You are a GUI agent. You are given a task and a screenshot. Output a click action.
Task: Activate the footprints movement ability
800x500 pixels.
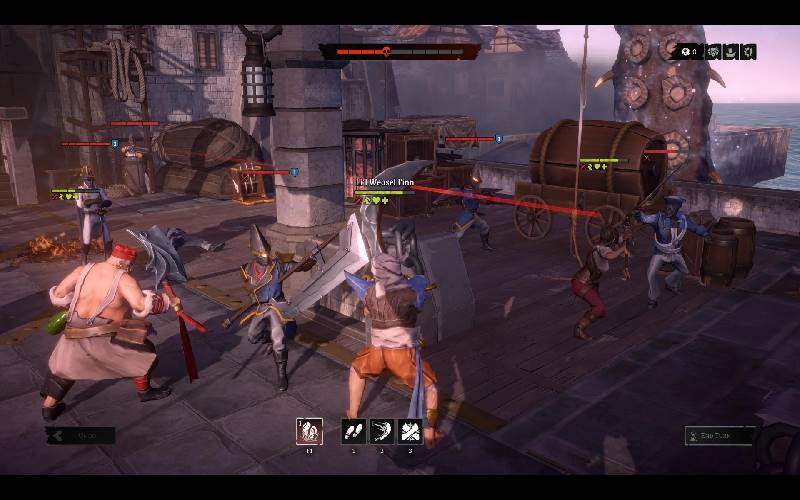(354, 431)
